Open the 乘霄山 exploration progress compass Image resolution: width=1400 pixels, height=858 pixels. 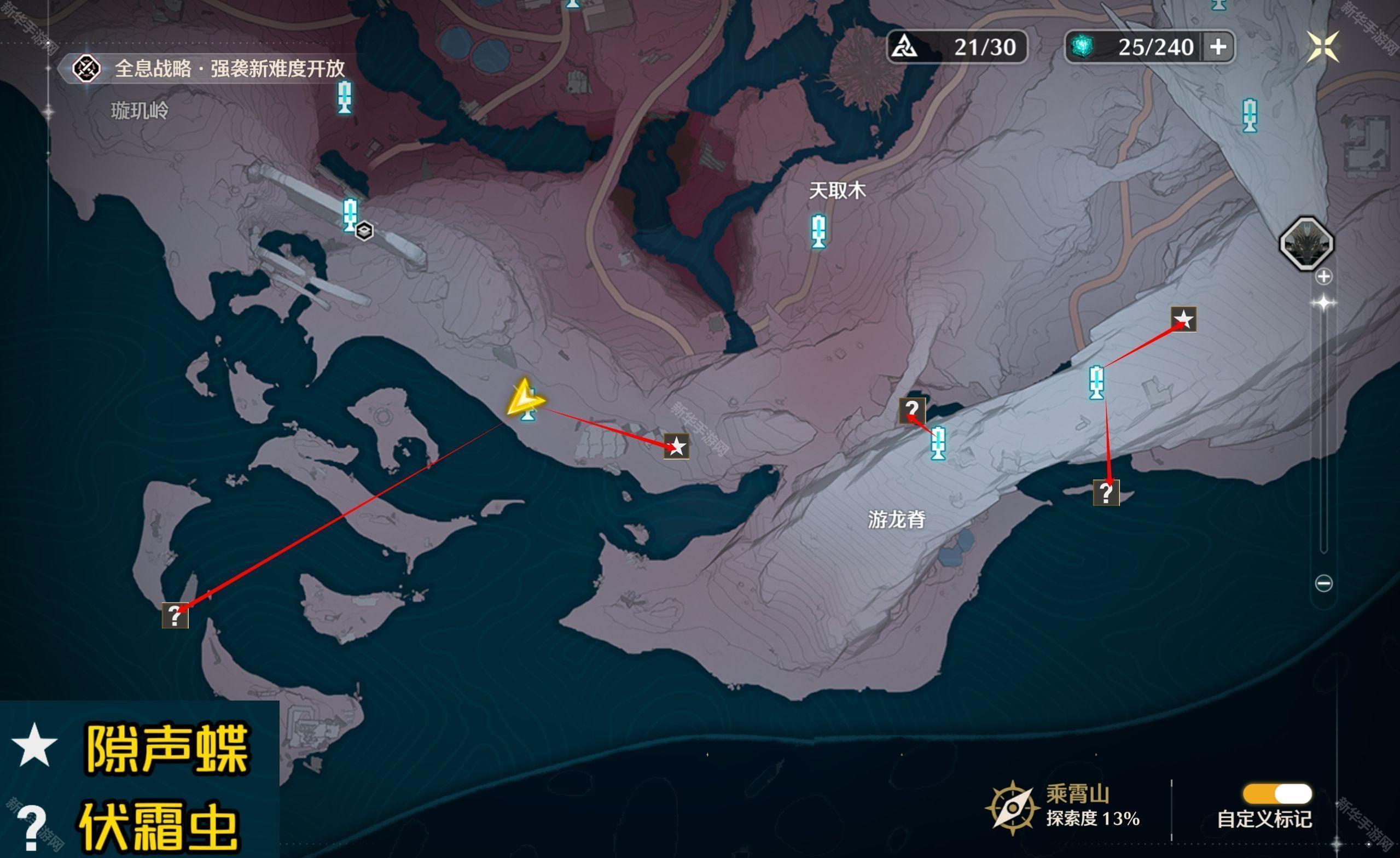click(x=1013, y=808)
